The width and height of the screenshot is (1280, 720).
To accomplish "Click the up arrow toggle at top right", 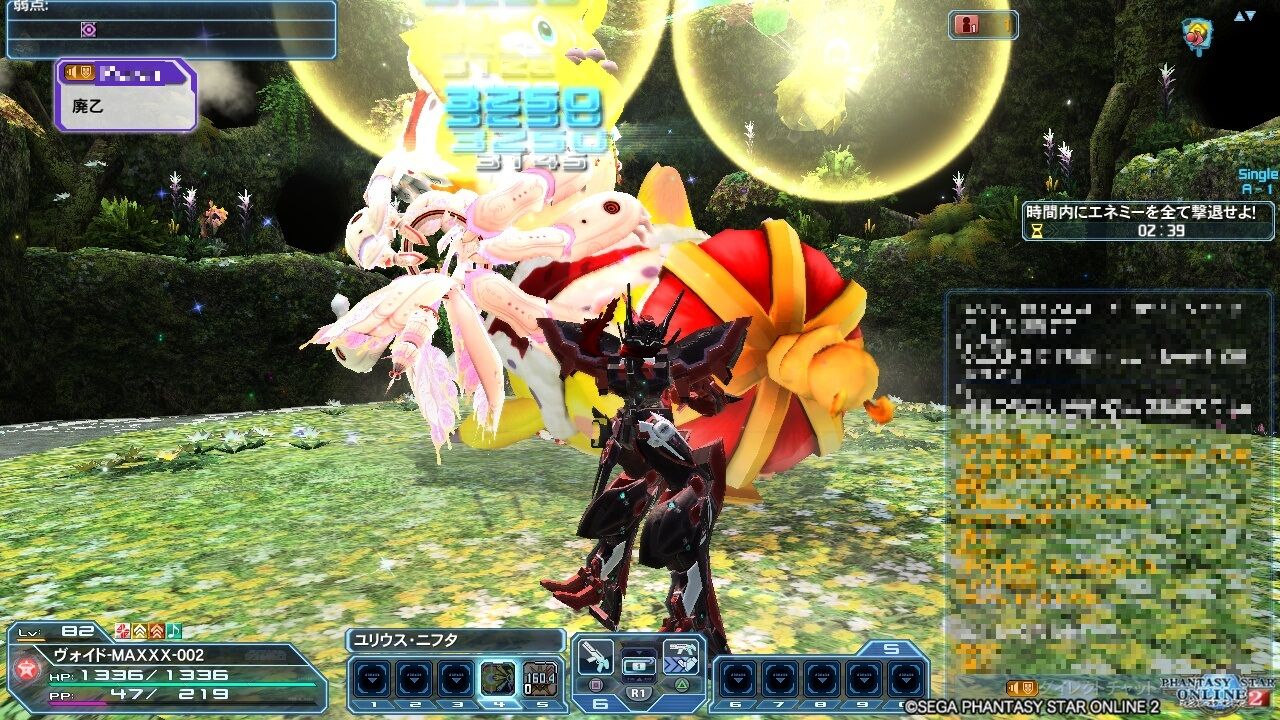I will click(1238, 15).
